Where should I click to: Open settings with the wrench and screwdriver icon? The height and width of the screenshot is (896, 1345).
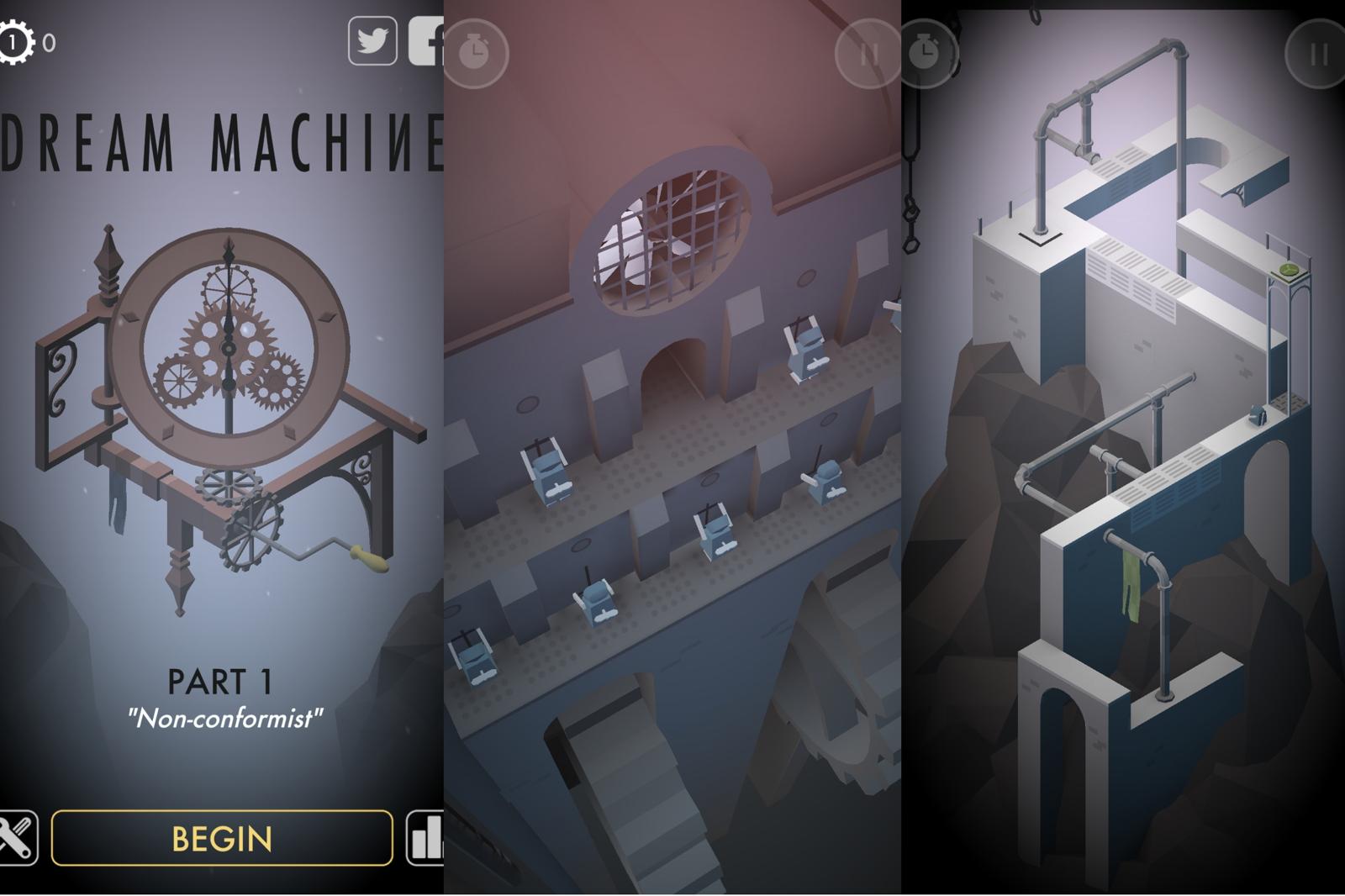pos(17,837)
